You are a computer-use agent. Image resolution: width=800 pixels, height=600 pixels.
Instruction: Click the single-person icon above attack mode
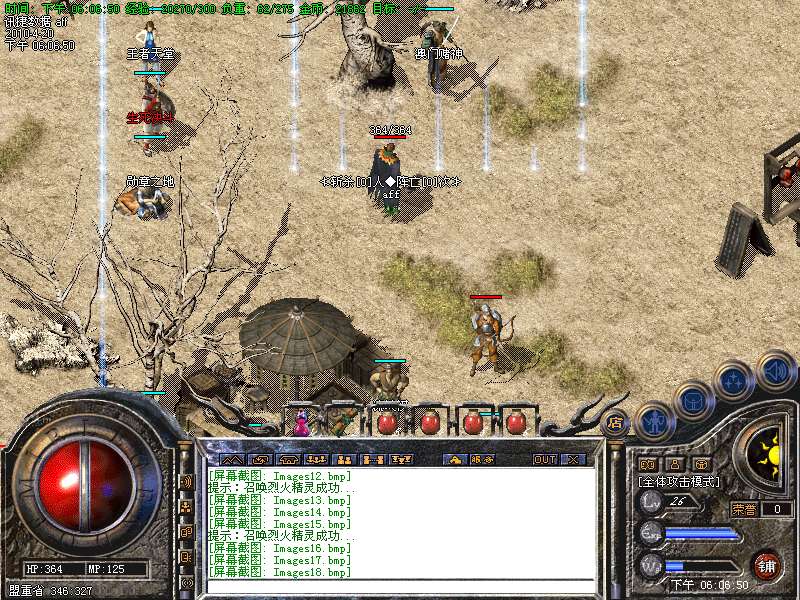pyautogui.click(x=675, y=465)
